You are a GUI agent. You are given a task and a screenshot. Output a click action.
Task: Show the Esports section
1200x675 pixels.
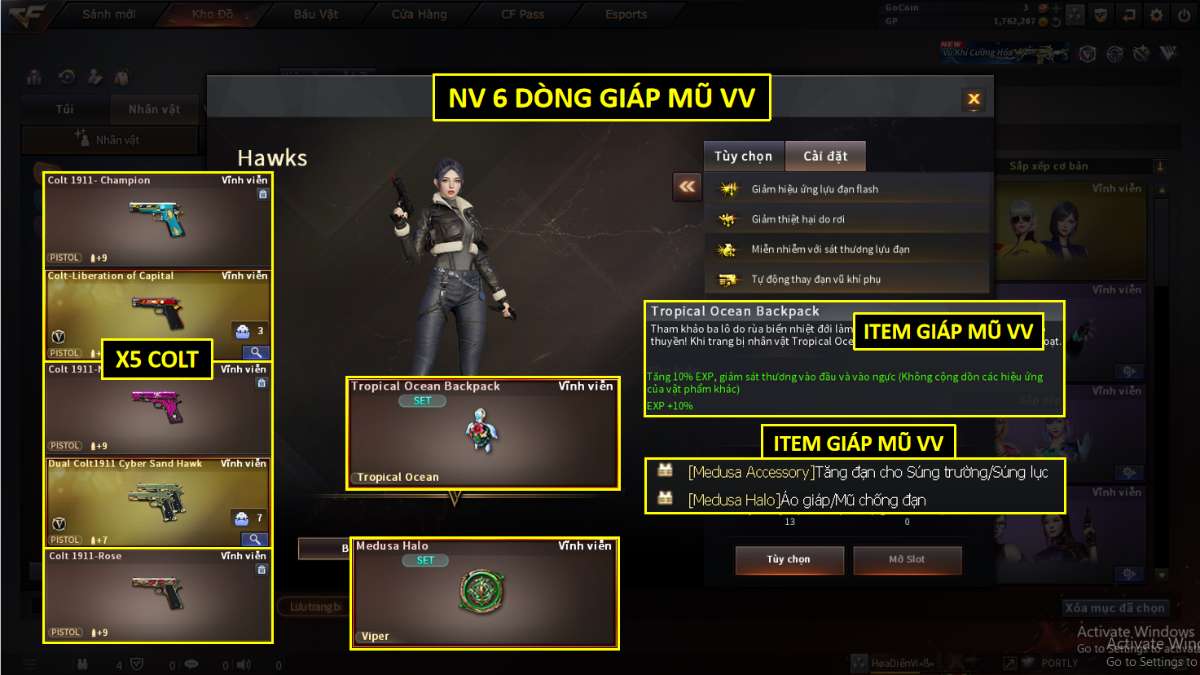coord(626,15)
